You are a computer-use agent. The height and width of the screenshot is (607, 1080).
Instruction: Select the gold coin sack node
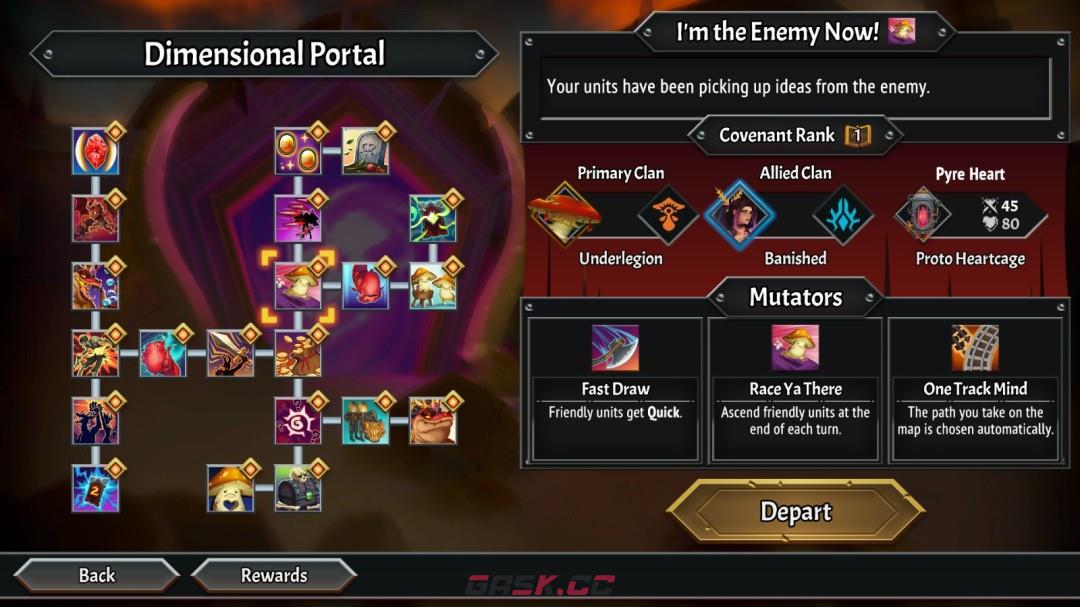click(297, 353)
